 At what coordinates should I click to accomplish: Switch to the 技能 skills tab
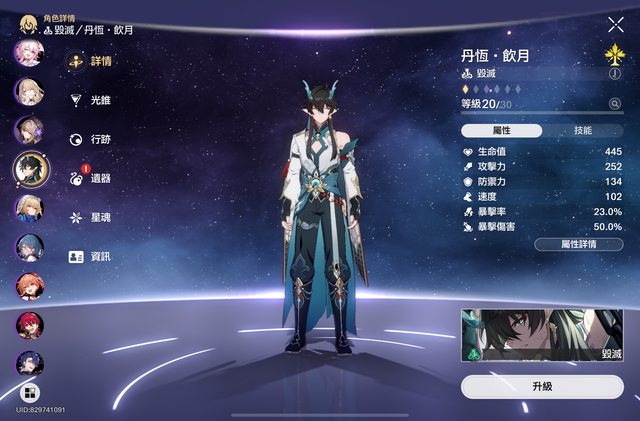[583, 131]
